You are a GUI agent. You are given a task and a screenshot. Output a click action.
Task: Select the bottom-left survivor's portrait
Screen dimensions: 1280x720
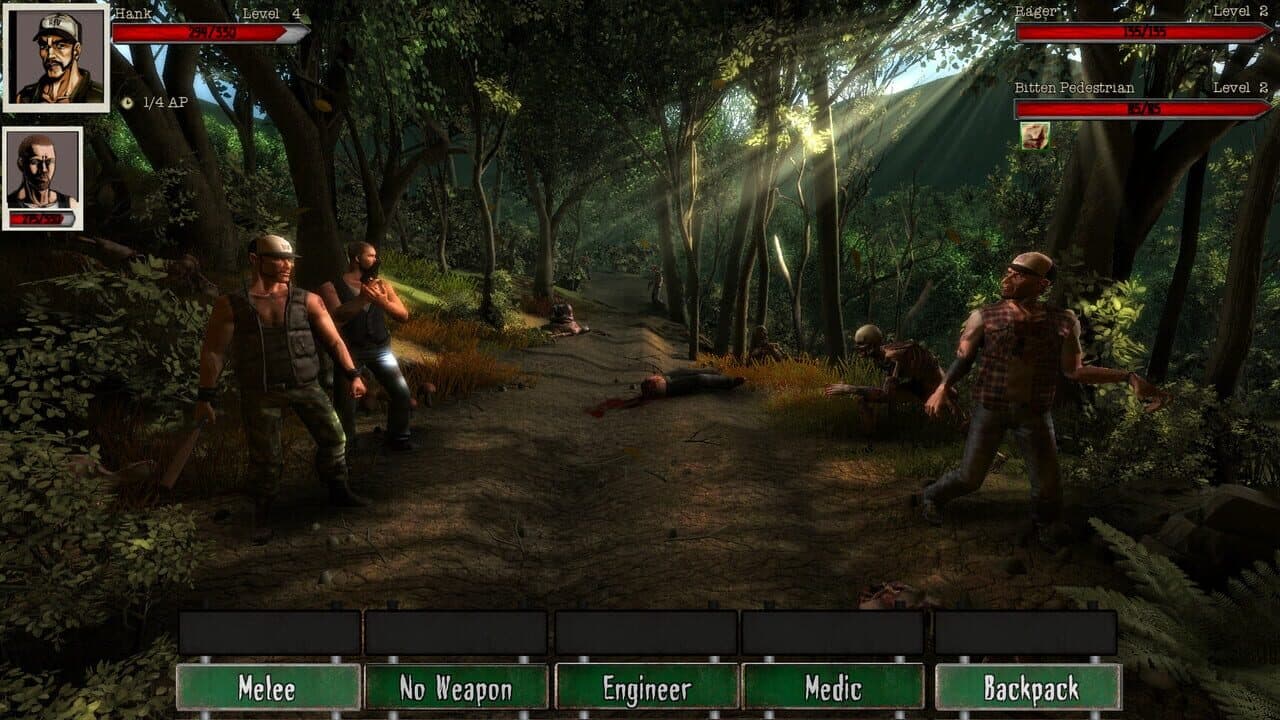(45, 170)
